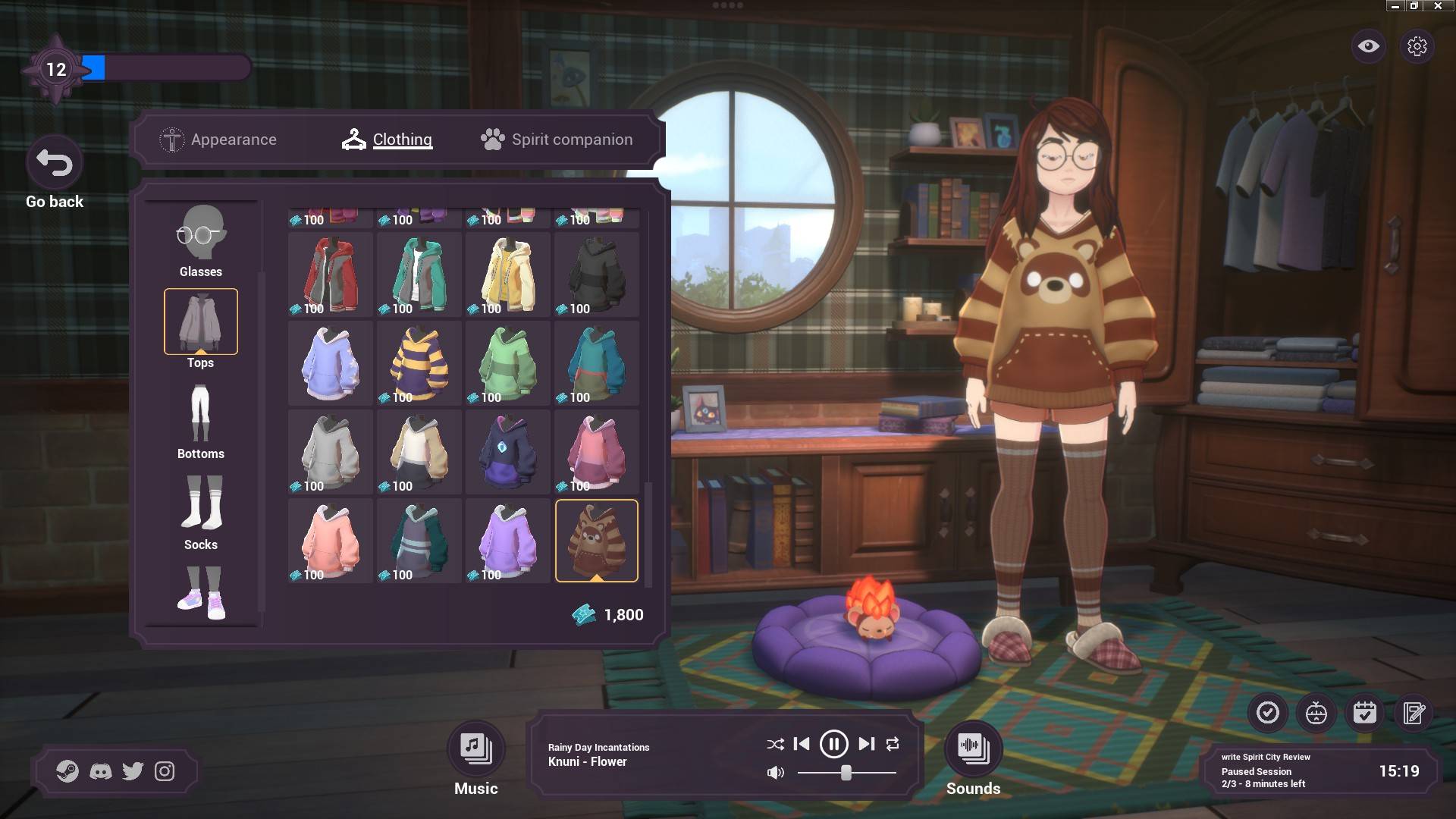1456x819 pixels.
Task: Pause the music playback
Action: click(833, 744)
